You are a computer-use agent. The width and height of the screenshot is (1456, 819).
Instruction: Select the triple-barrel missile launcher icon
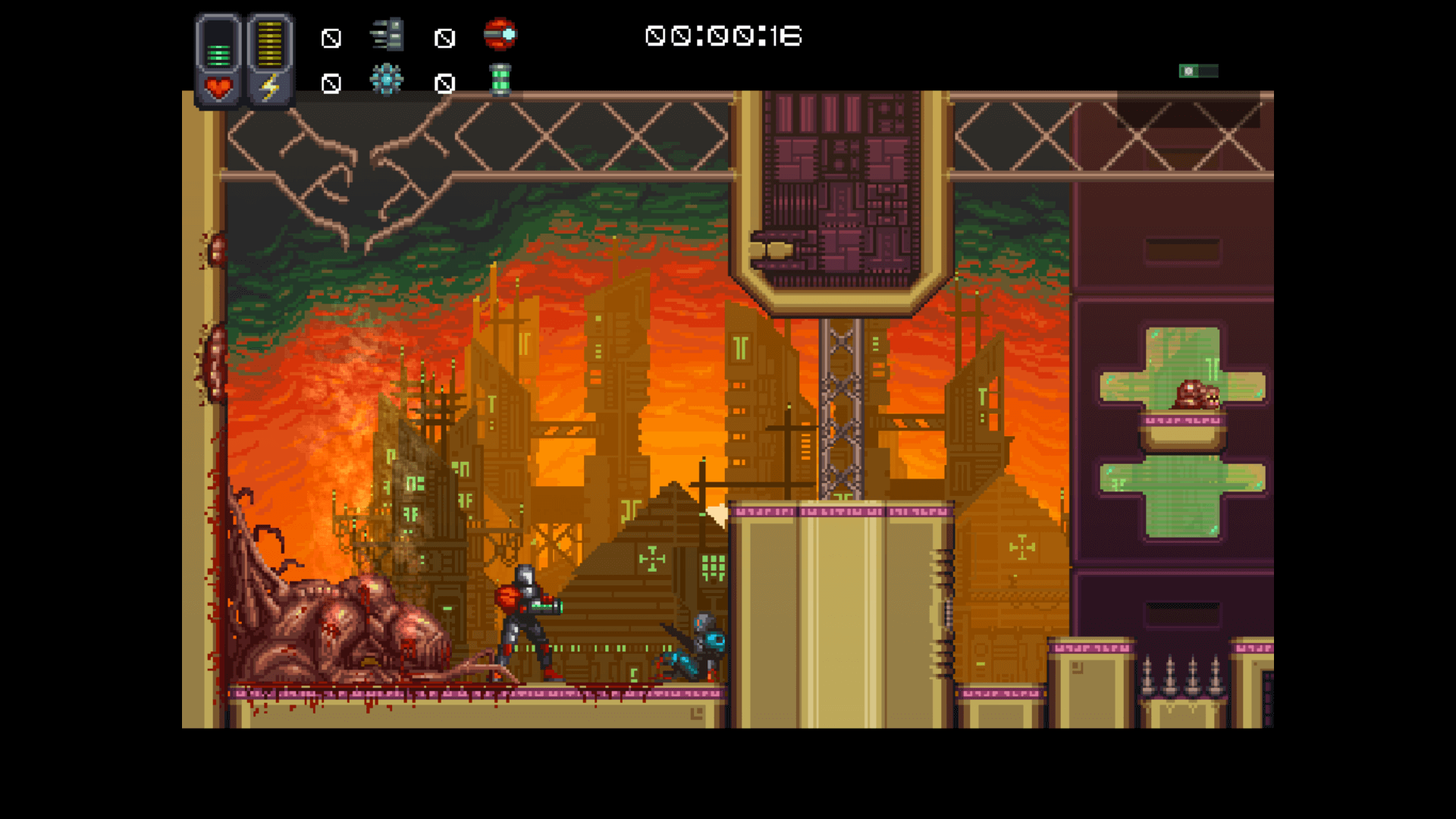388,36
